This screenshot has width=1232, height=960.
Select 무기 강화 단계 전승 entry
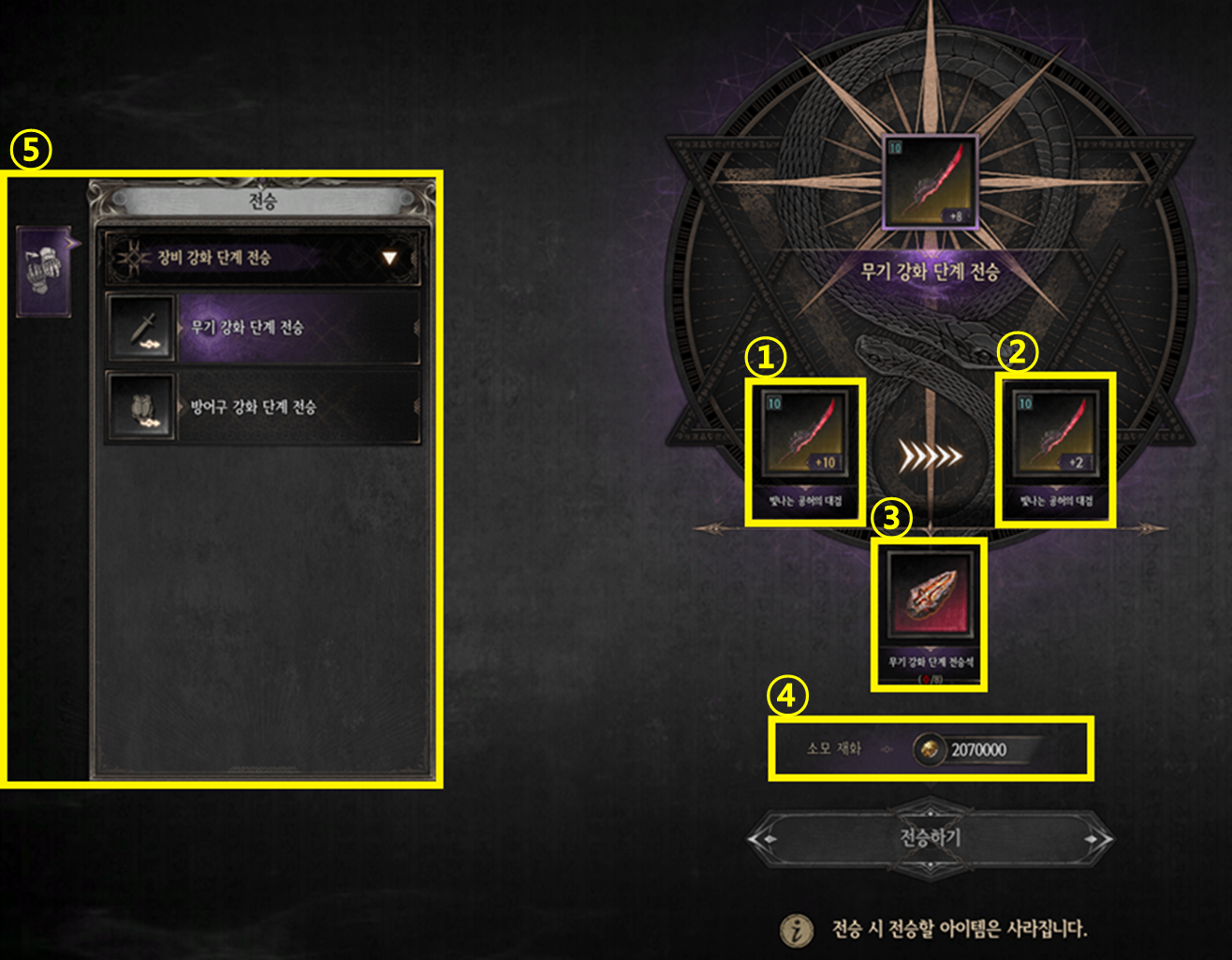[x=264, y=328]
